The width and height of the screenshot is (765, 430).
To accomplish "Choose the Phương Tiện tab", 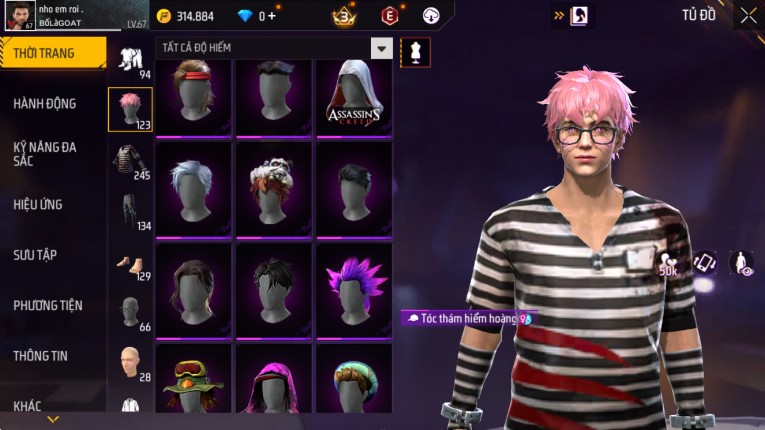I will [48, 305].
